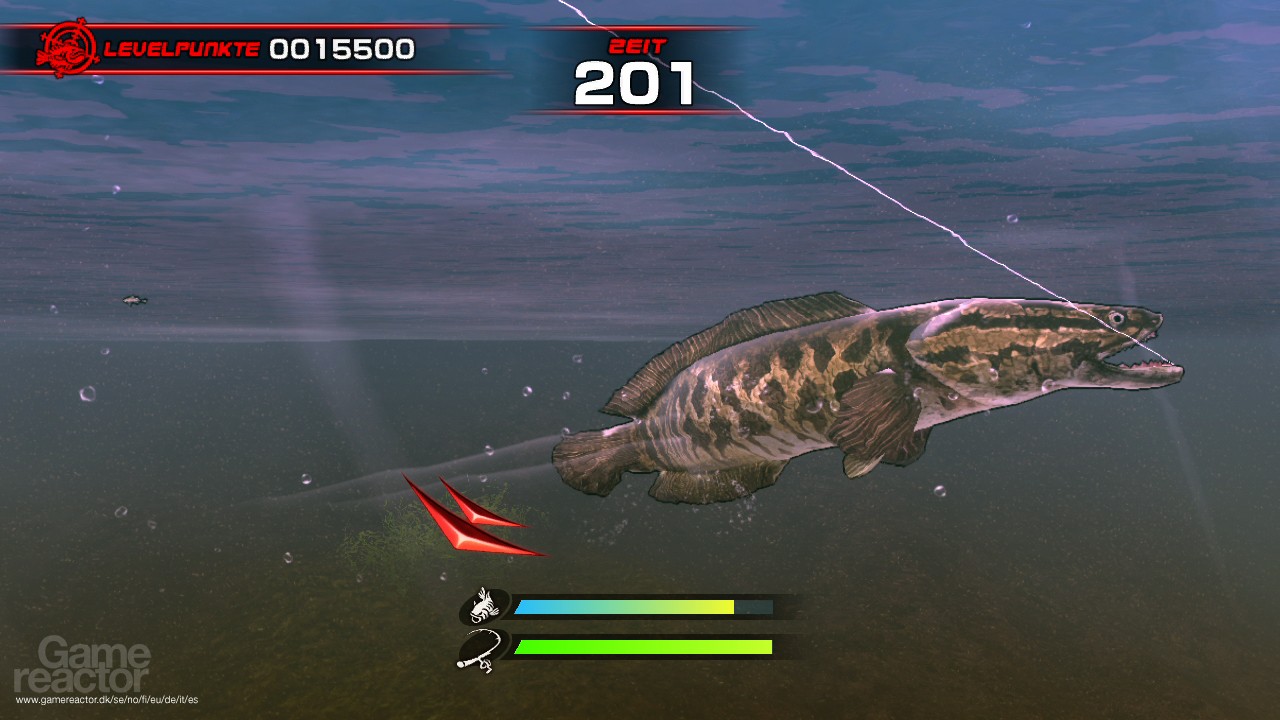Open the Gamereactor watermark logo
Screen dimensions: 1280x720
point(96,667)
